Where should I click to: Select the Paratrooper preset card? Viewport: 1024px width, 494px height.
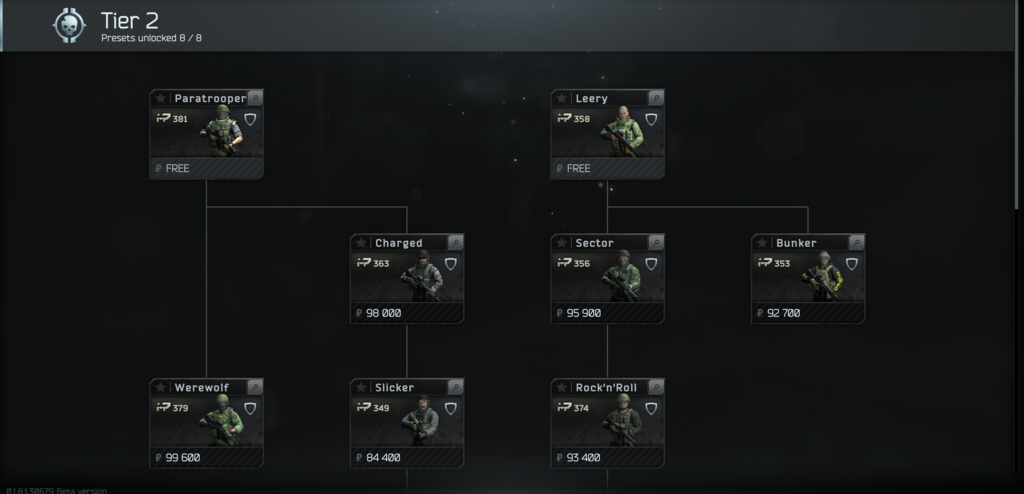coord(207,135)
